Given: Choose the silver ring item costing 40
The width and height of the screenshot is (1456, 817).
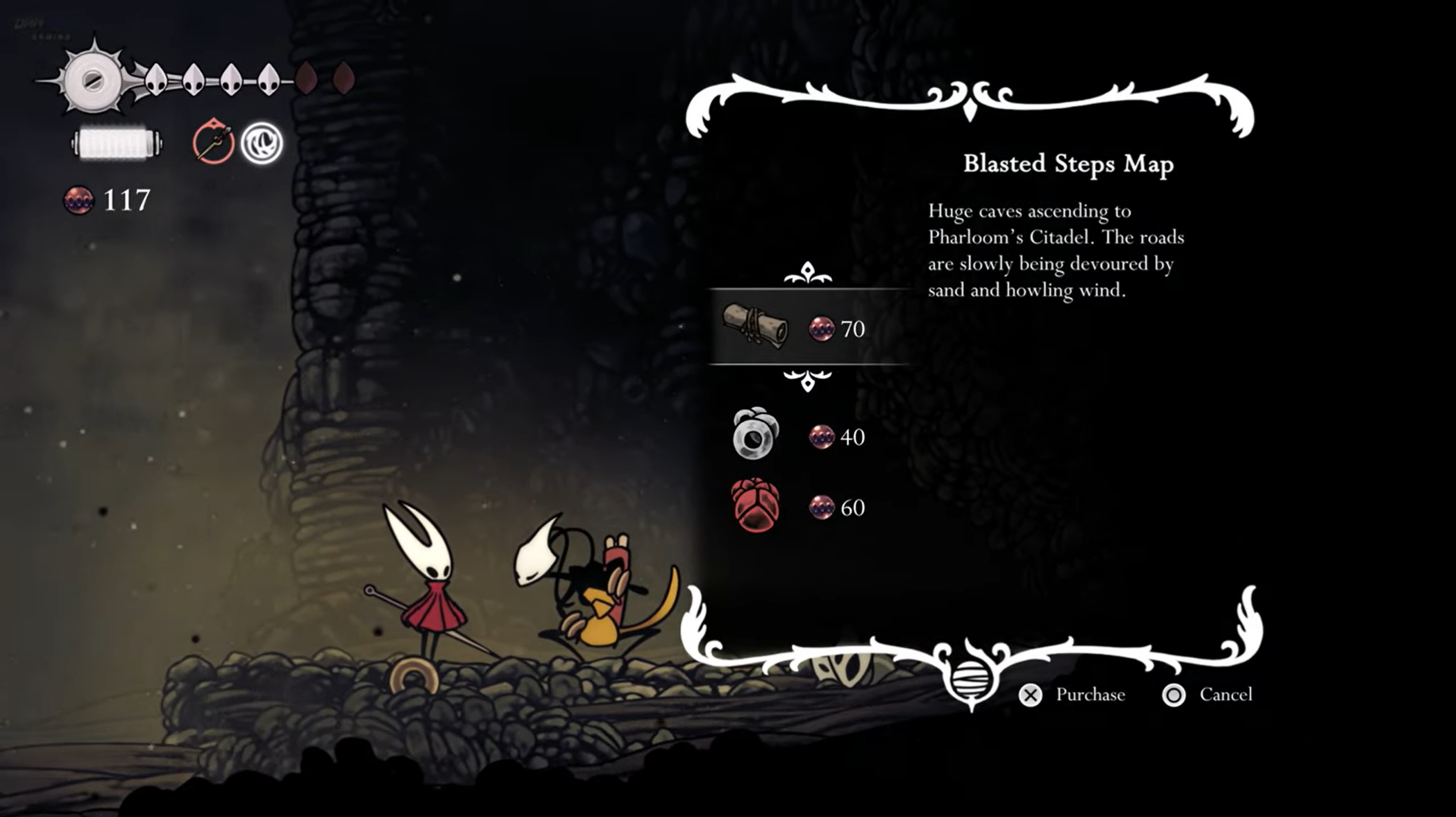Looking at the screenshot, I should pyautogui.click(x=755, y=434).
